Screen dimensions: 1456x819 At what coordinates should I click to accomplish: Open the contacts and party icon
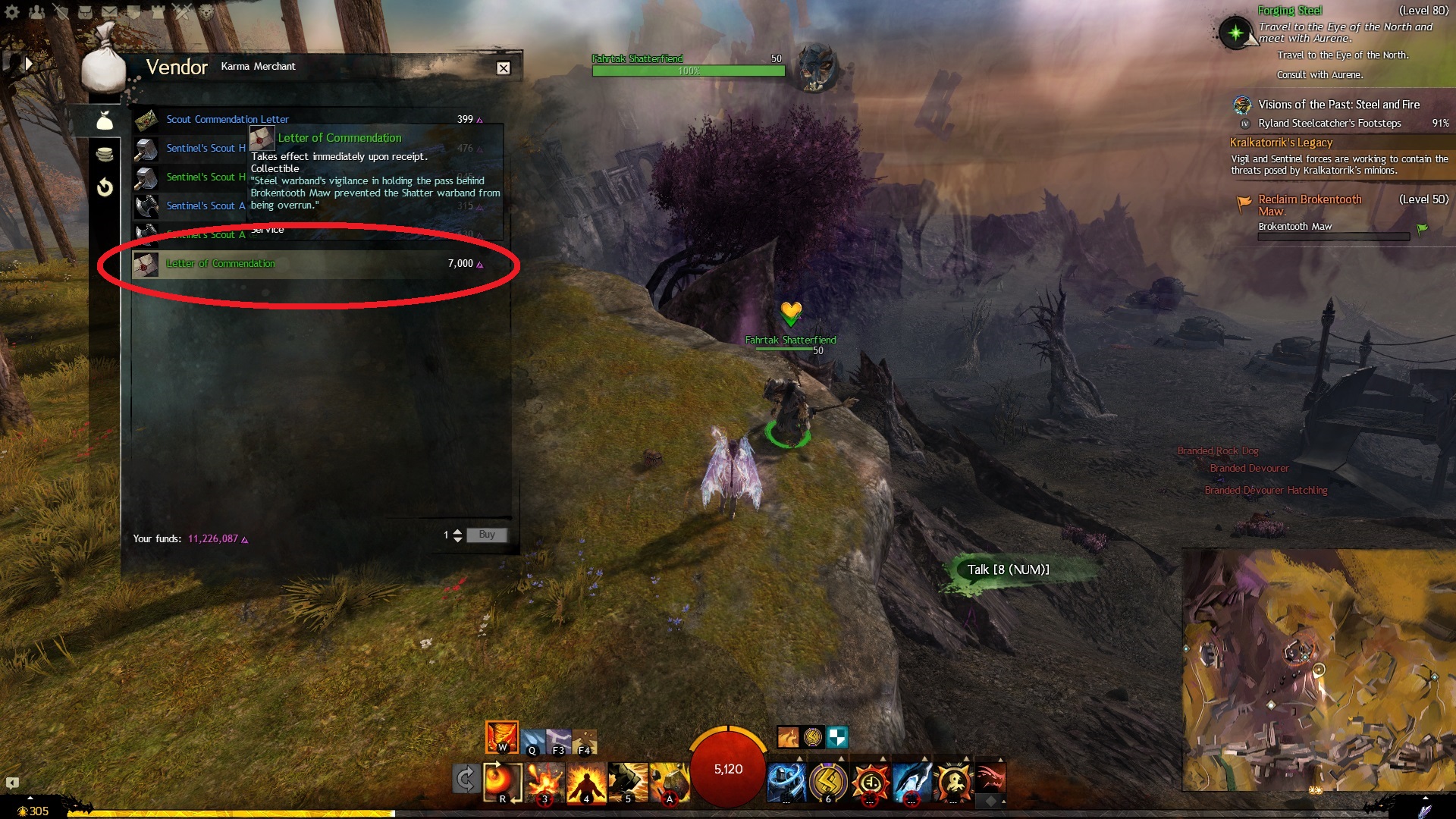(x=36, y=12)
